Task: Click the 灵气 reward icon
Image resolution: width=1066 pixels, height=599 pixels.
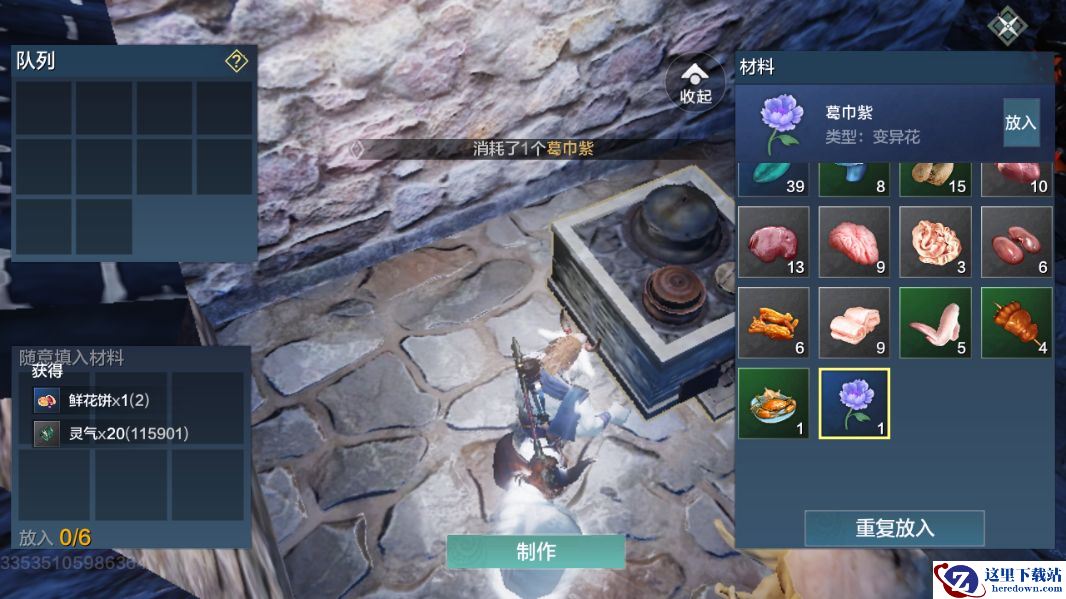Action: [47, 433]
